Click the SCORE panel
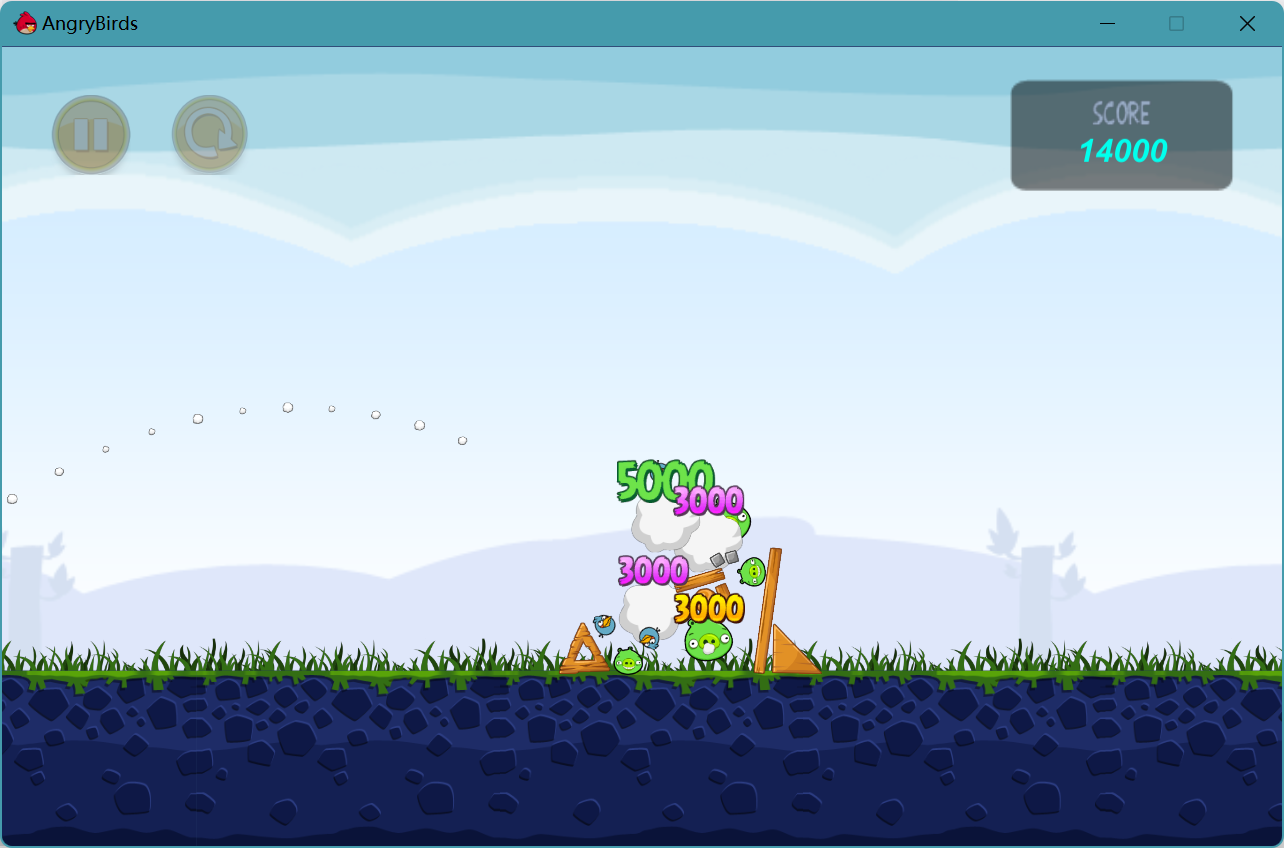This screenshot has height=848, width=1284. [1121, 135]
